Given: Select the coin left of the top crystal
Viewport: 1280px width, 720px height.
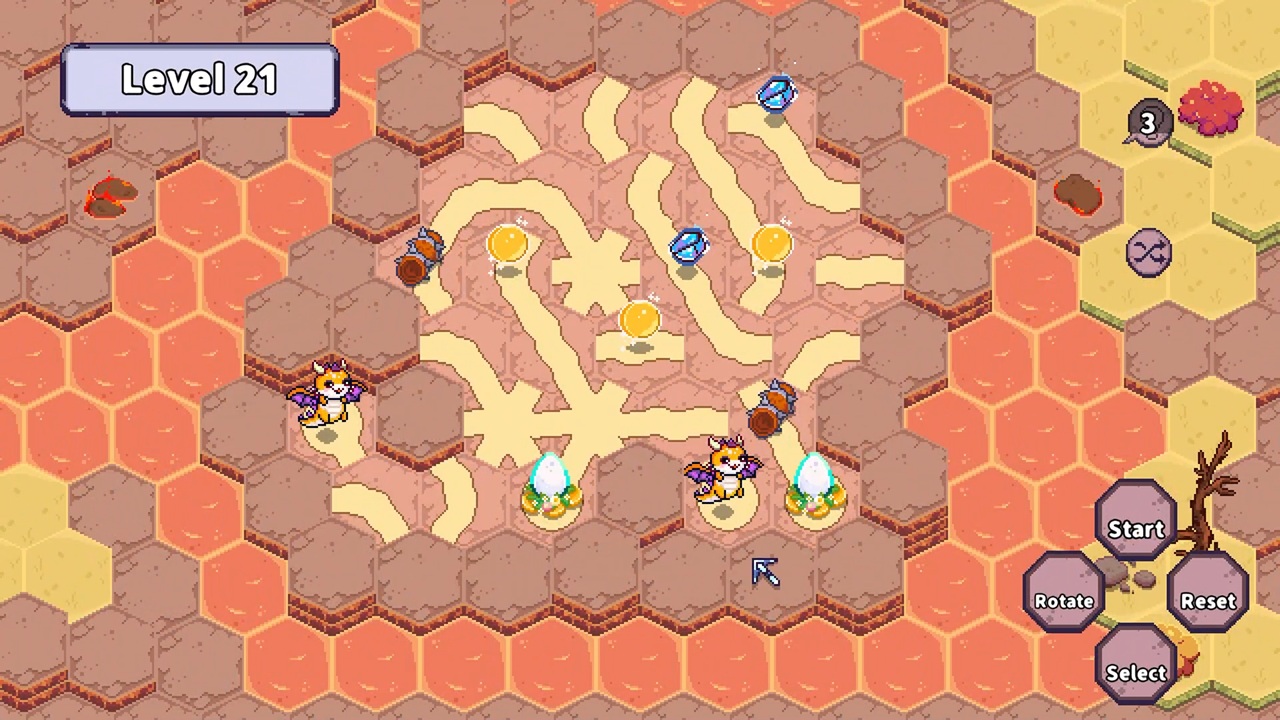Looking at the screenshot, I should [508, 243].
